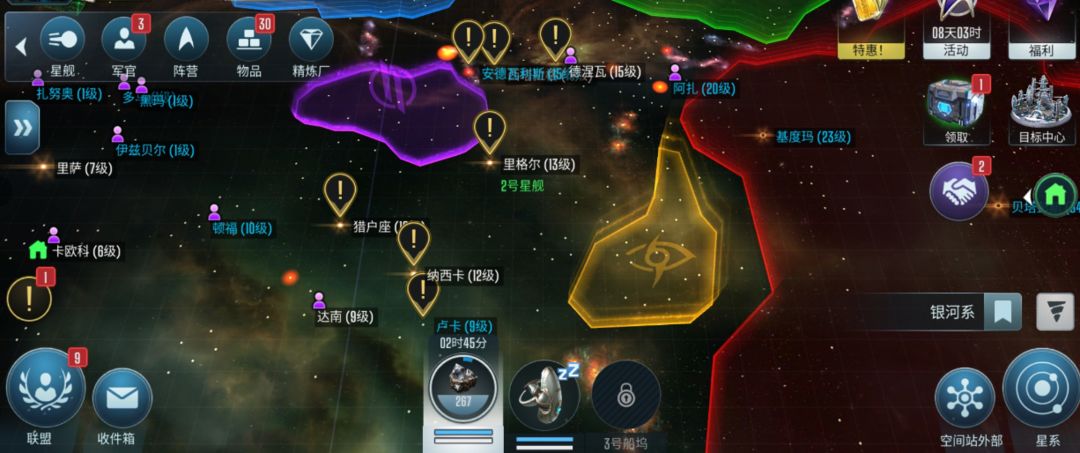Open the 阵营 faction menu

coord(186,40)
